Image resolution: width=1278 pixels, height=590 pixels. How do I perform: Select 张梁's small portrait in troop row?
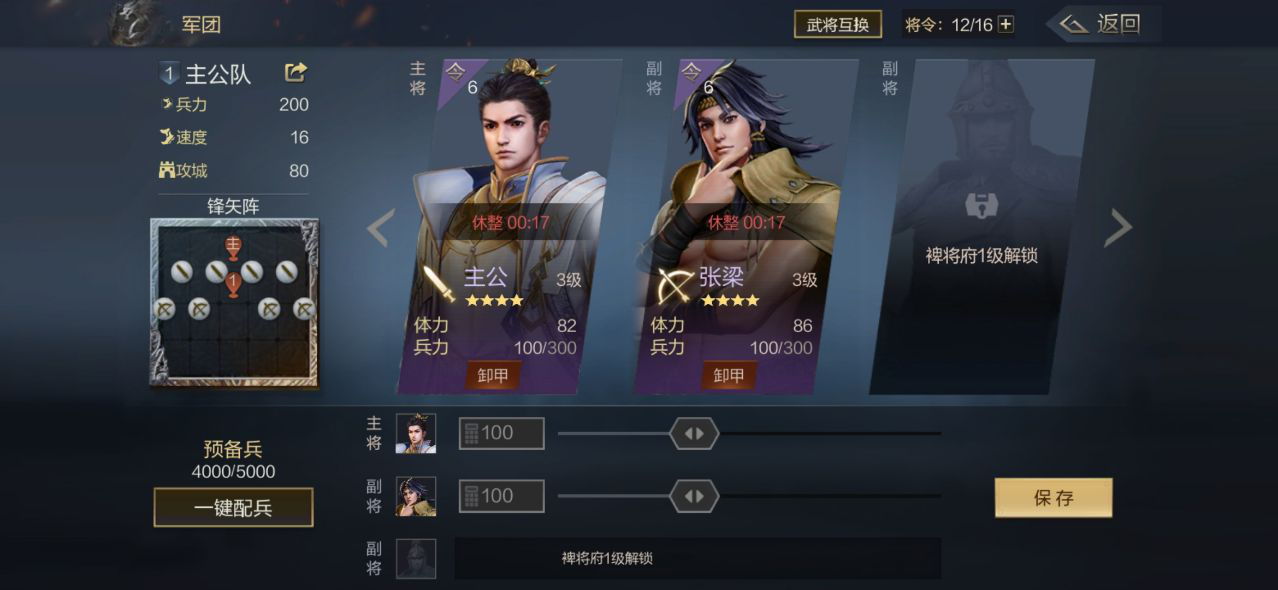pyautogui.click(x=416, y=496)
